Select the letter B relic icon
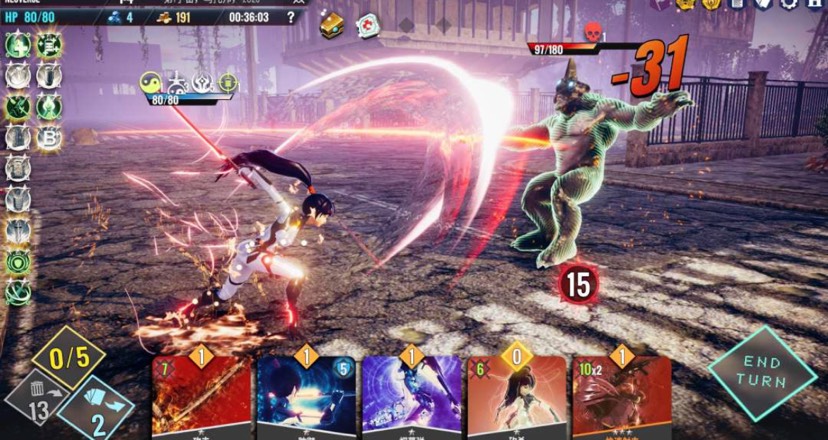 [x=48, y=137]
